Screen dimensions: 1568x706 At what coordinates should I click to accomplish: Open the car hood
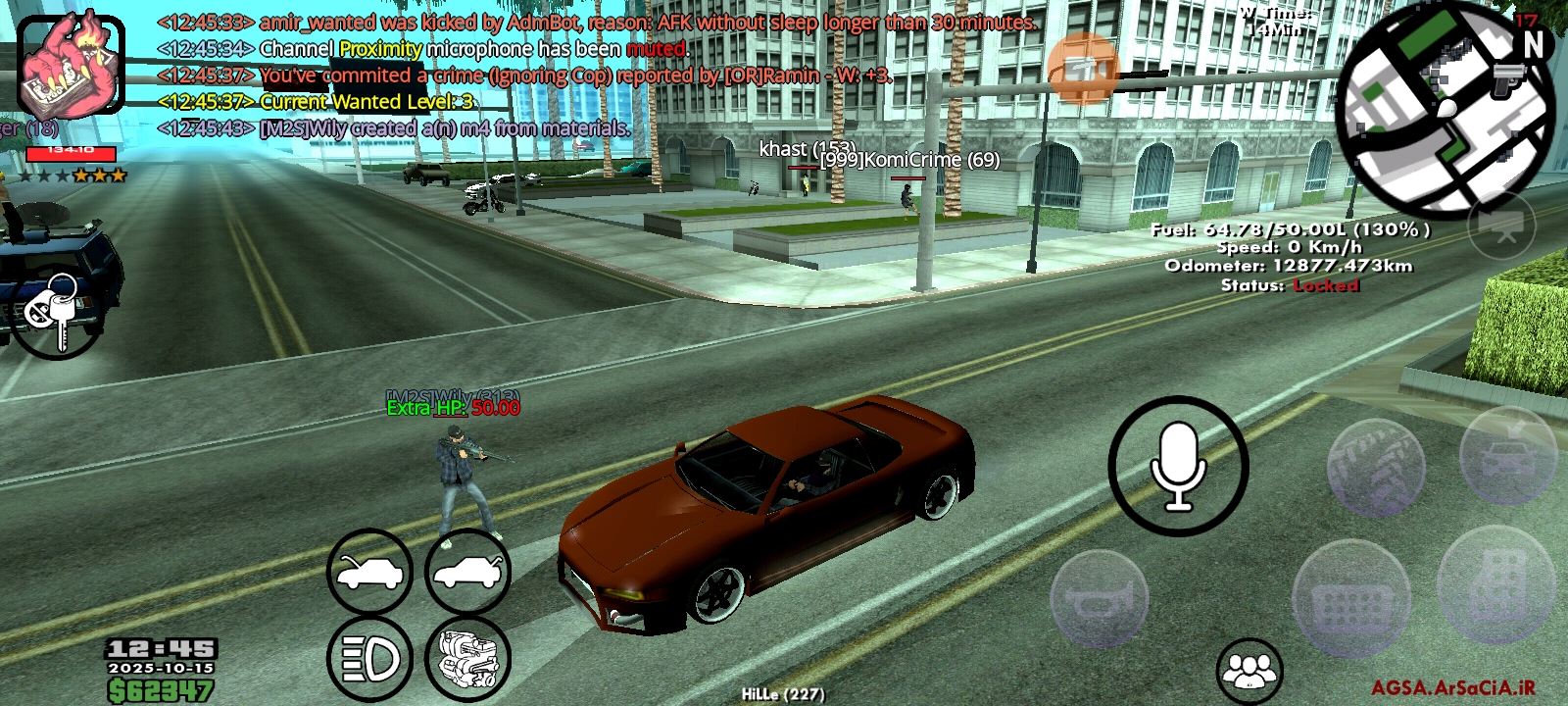(x=369, y=573)
